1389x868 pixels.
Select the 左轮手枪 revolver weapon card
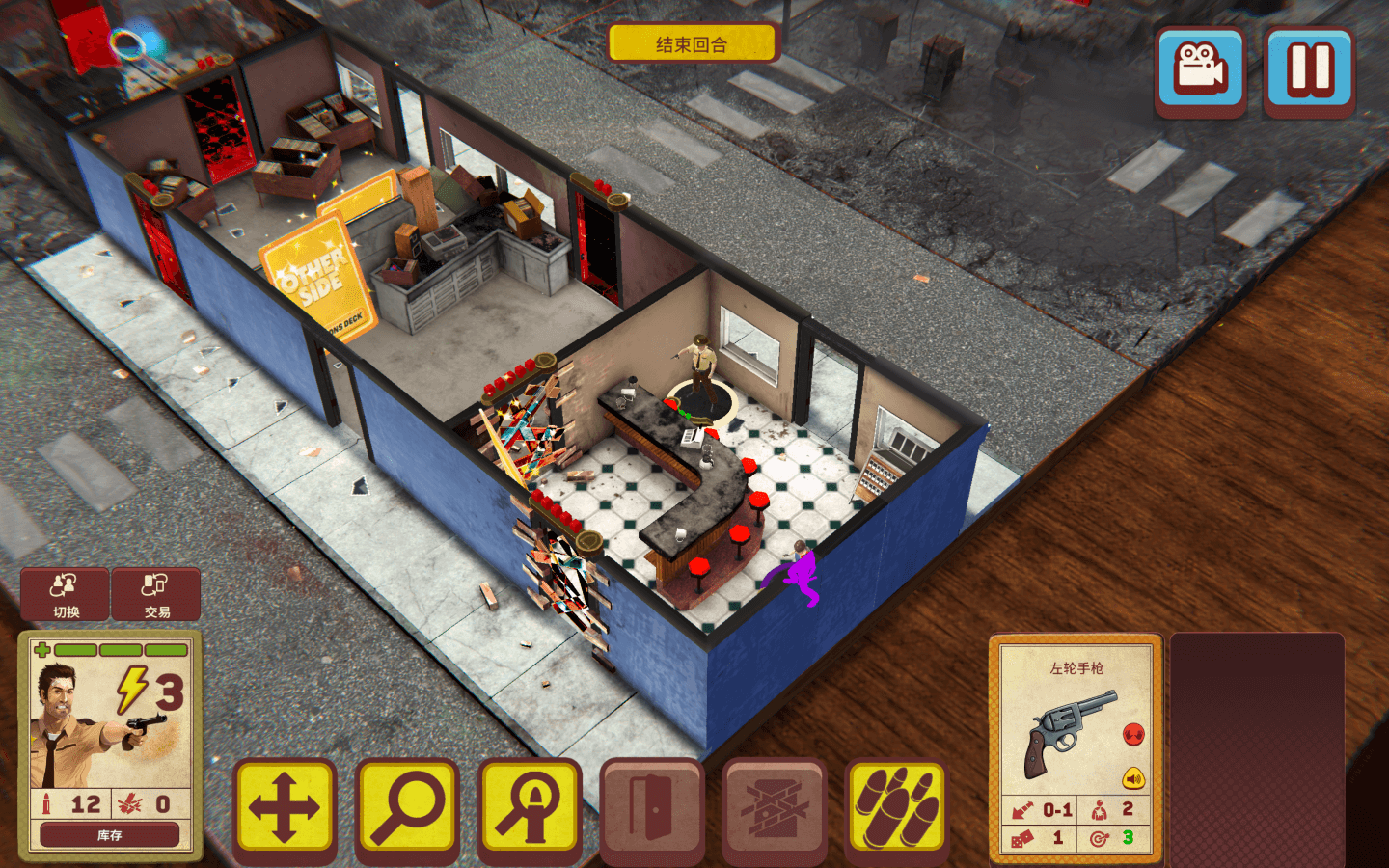(1076, 746)
